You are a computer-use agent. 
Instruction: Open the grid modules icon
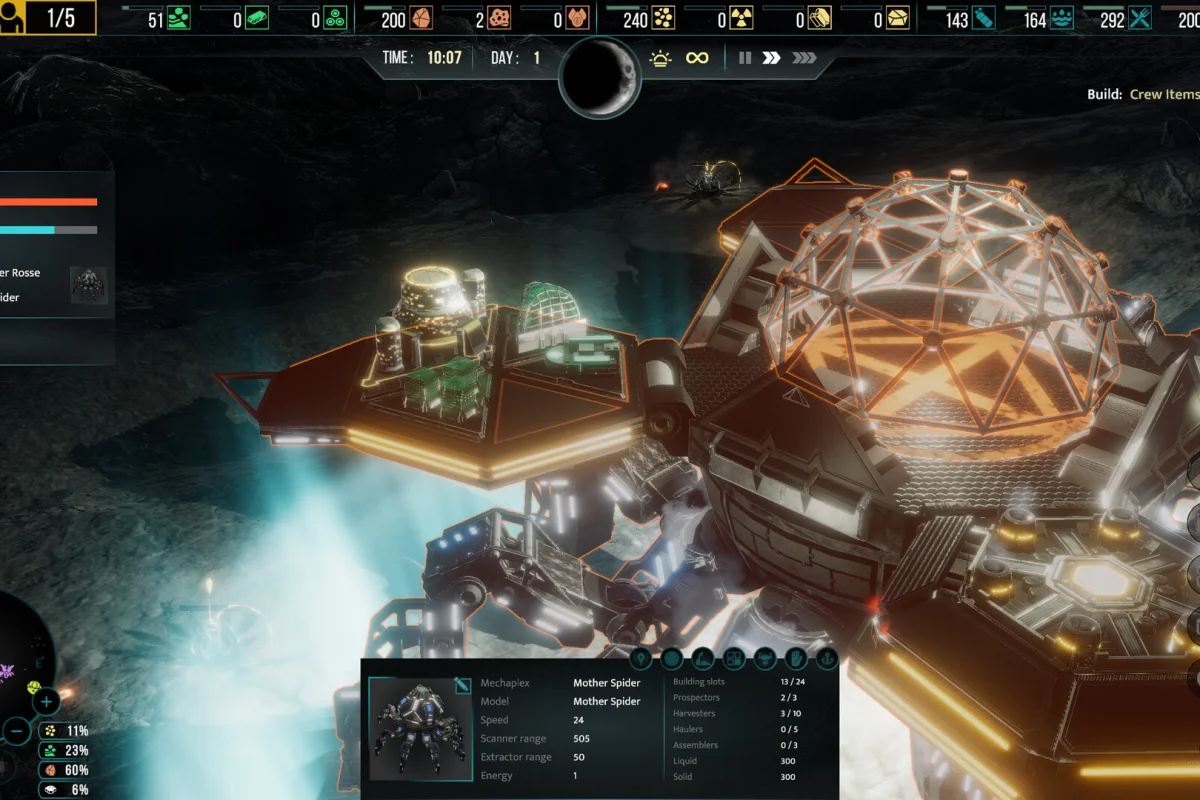734,658
